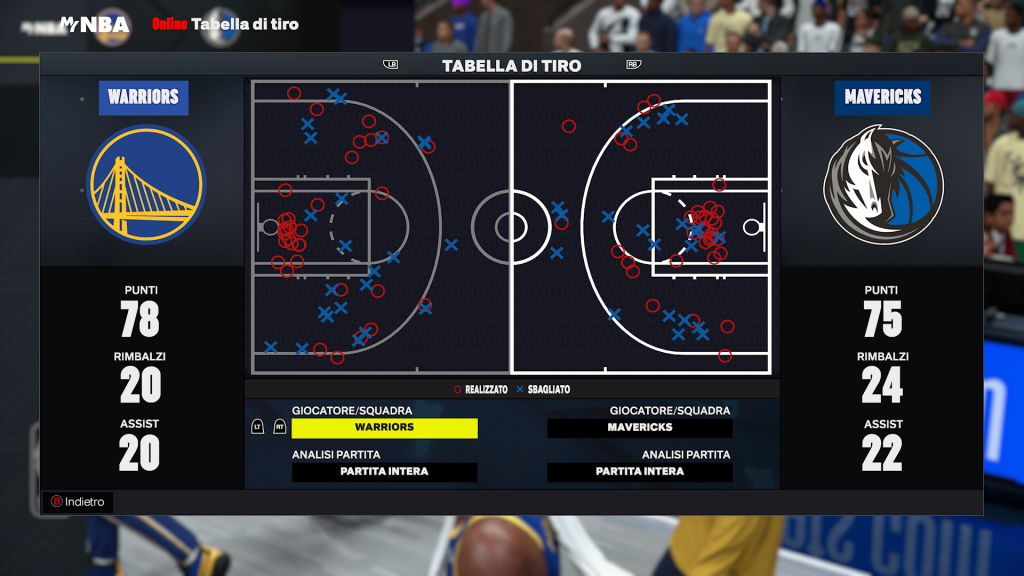This screenshot has height=576, width=1024.
Task: Select the yellow Warriors team field
Action: point(384,428)
